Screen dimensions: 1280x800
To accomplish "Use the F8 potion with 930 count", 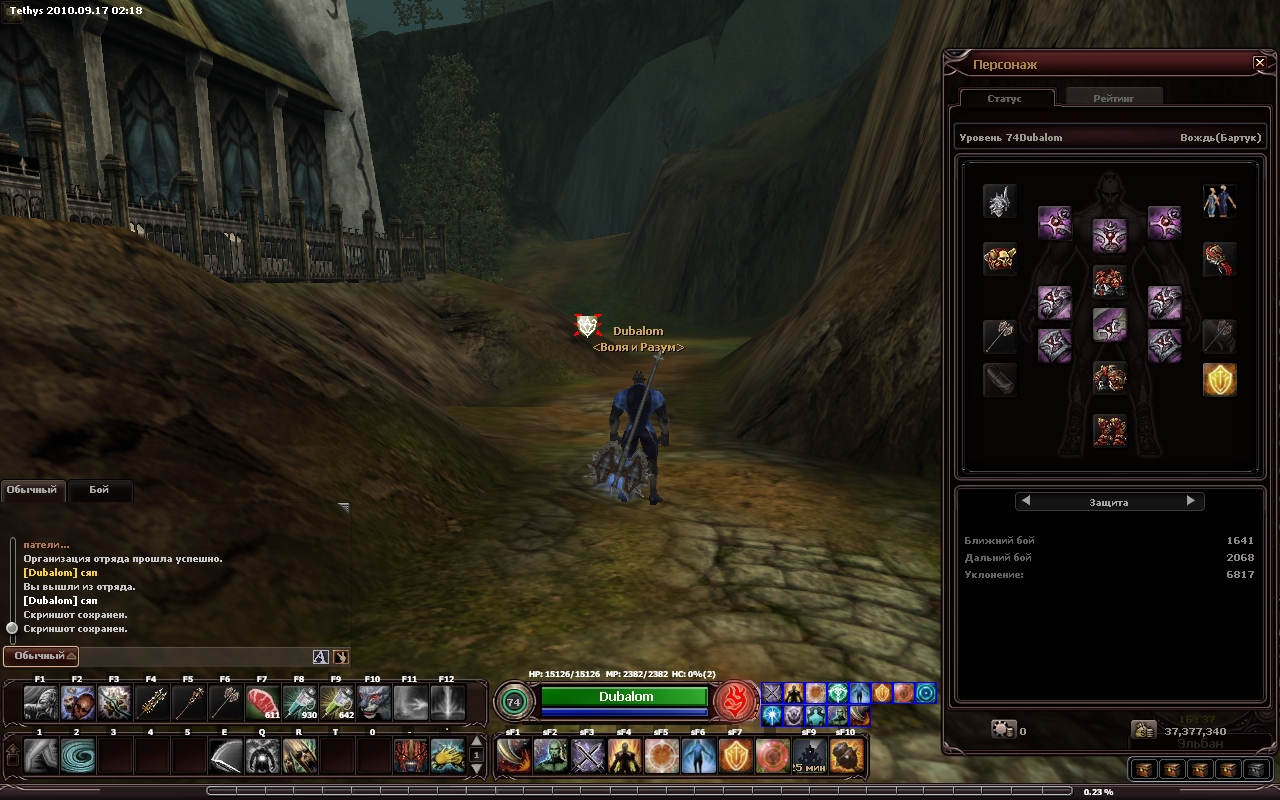I will [300, 703].
